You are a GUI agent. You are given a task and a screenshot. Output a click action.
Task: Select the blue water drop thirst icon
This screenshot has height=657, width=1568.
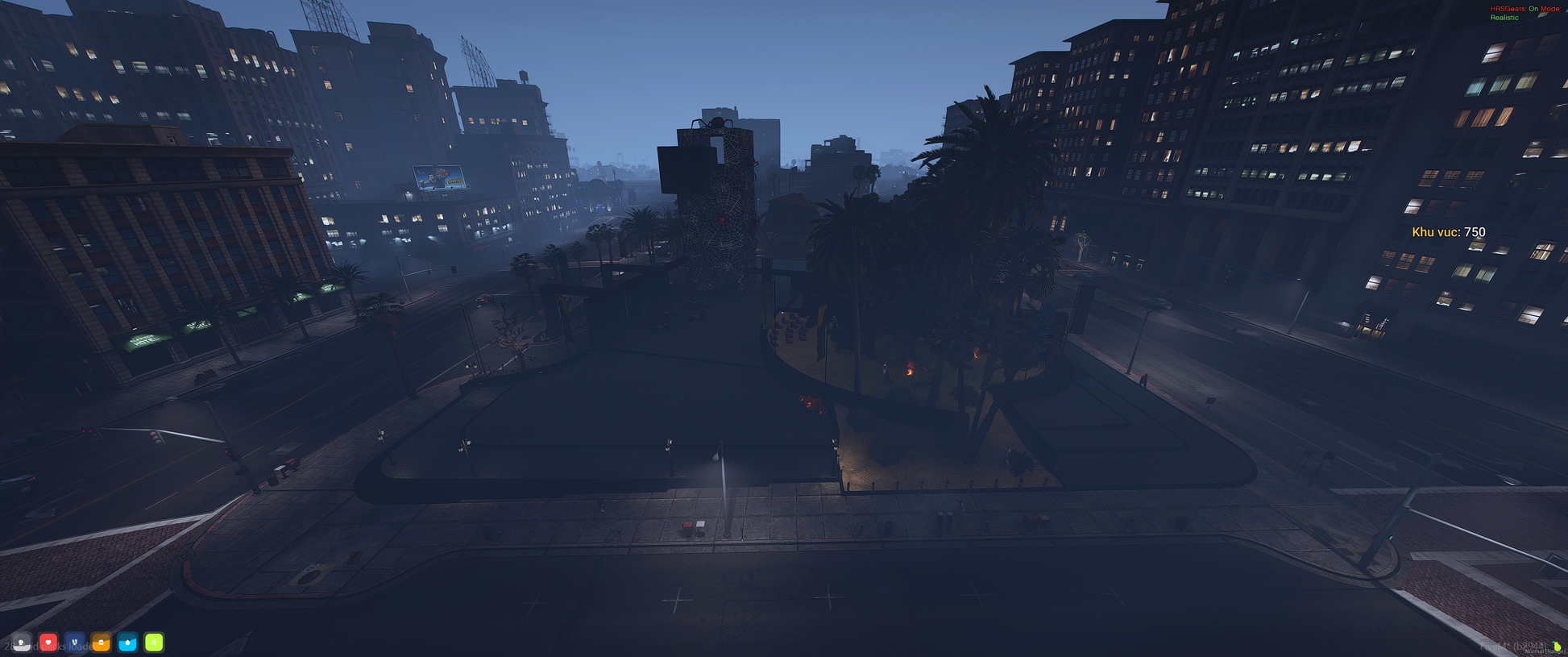pos(128,642)
